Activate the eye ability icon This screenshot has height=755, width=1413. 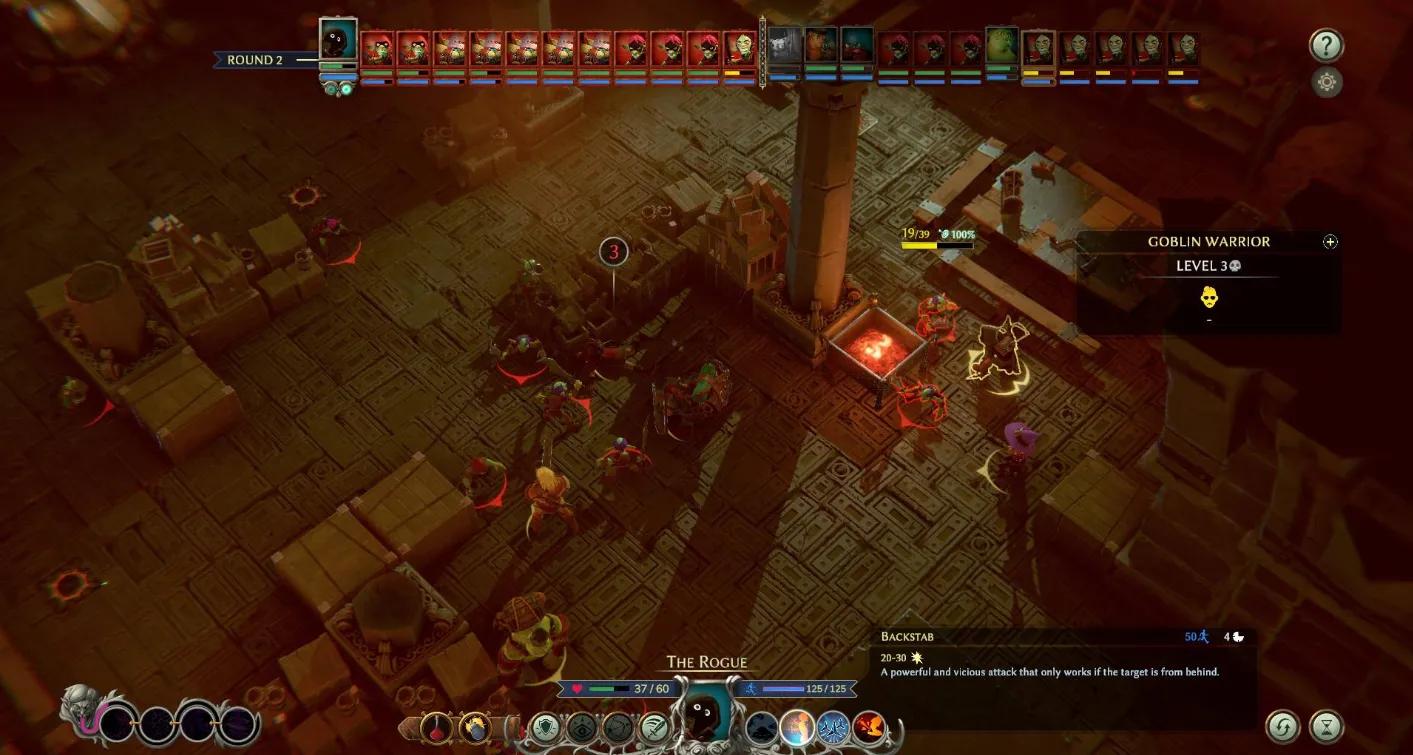[581, 727]
